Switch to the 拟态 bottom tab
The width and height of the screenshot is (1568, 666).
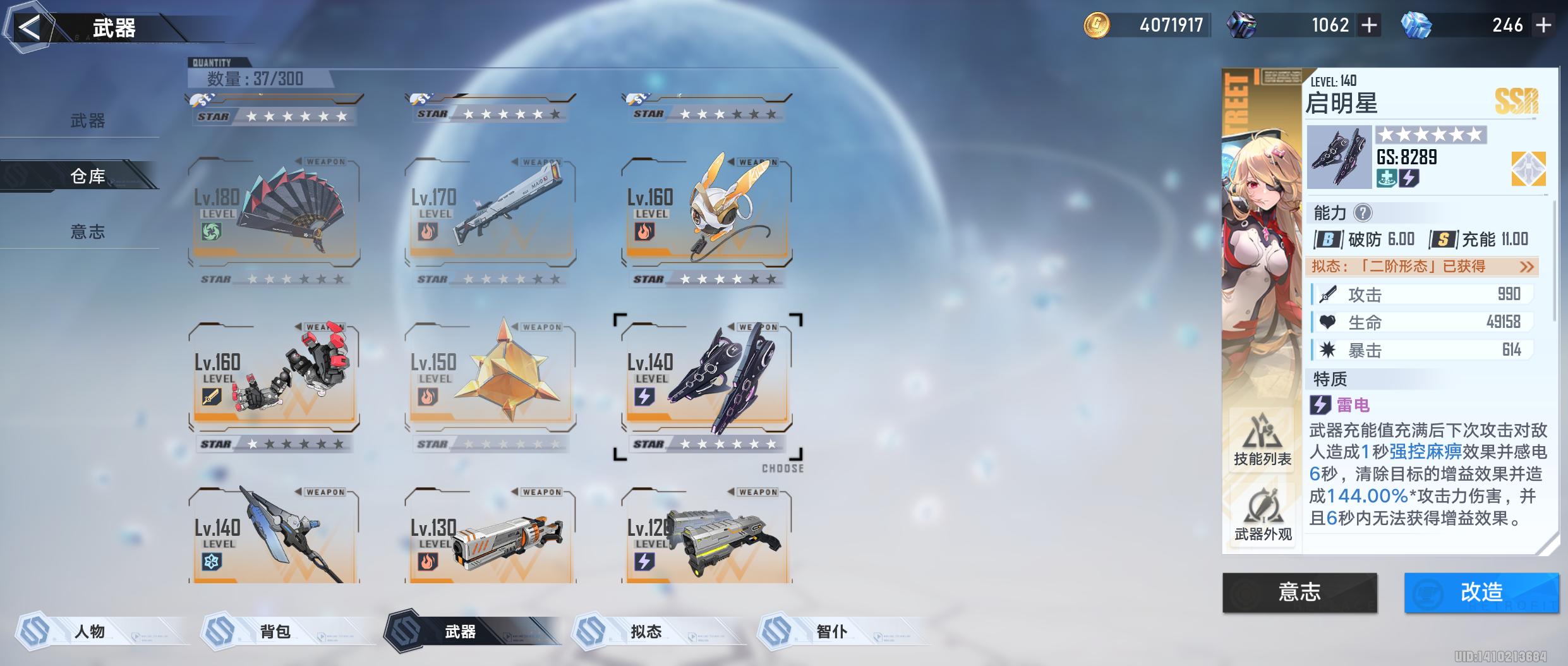[x=646, y=631]
